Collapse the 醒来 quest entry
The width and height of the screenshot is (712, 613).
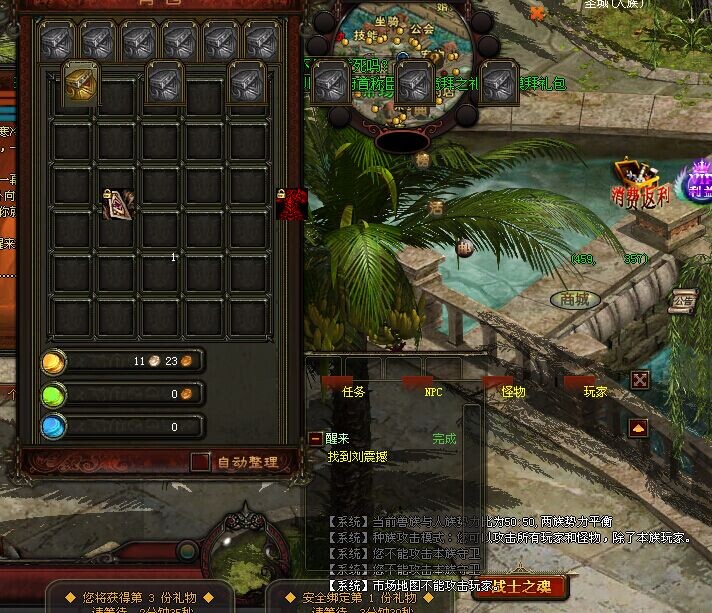tap(316, 438)
